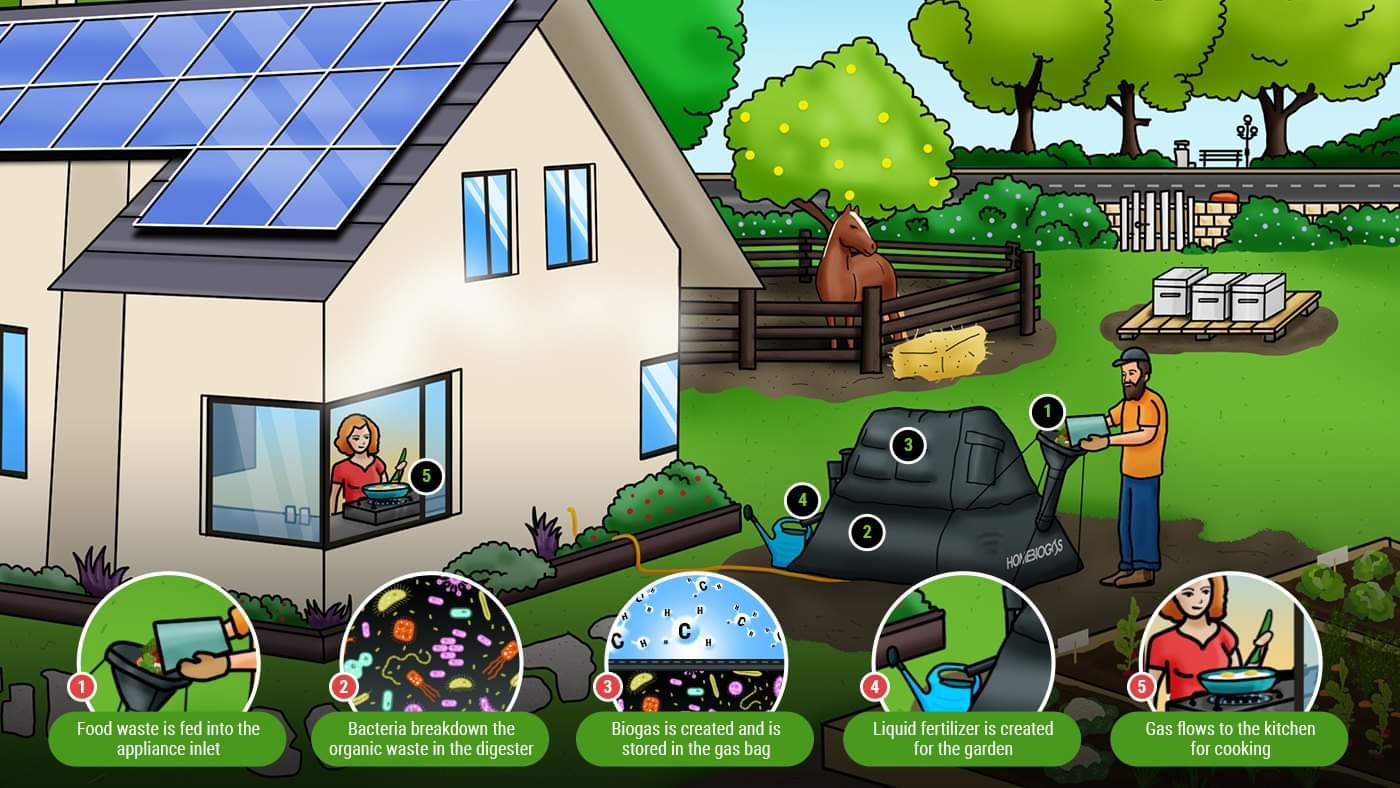
Task: Open the 'Biogas is created and is stored' caption
Action: [695, 738]
